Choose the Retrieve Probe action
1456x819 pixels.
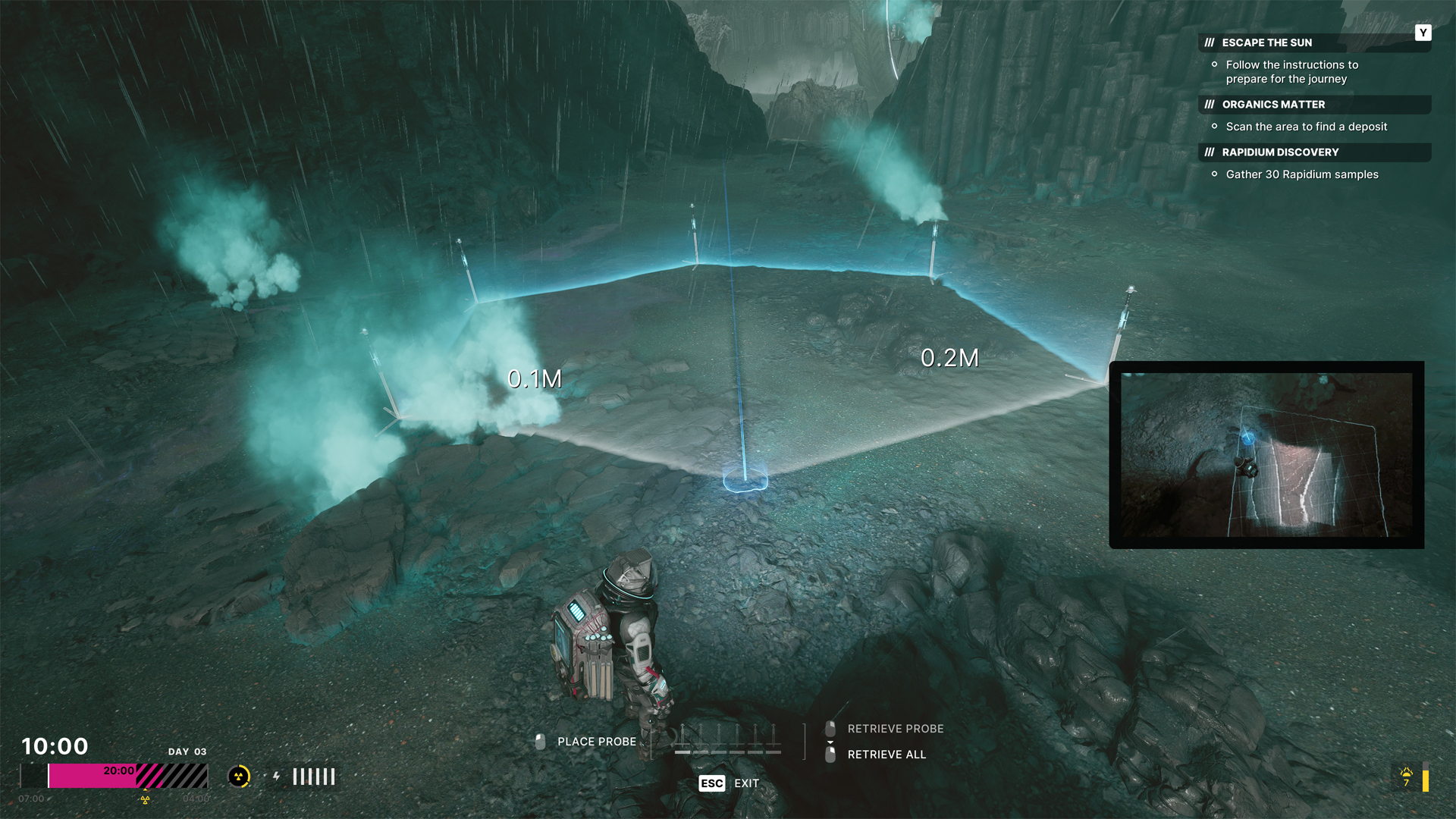tap(895, 729)
